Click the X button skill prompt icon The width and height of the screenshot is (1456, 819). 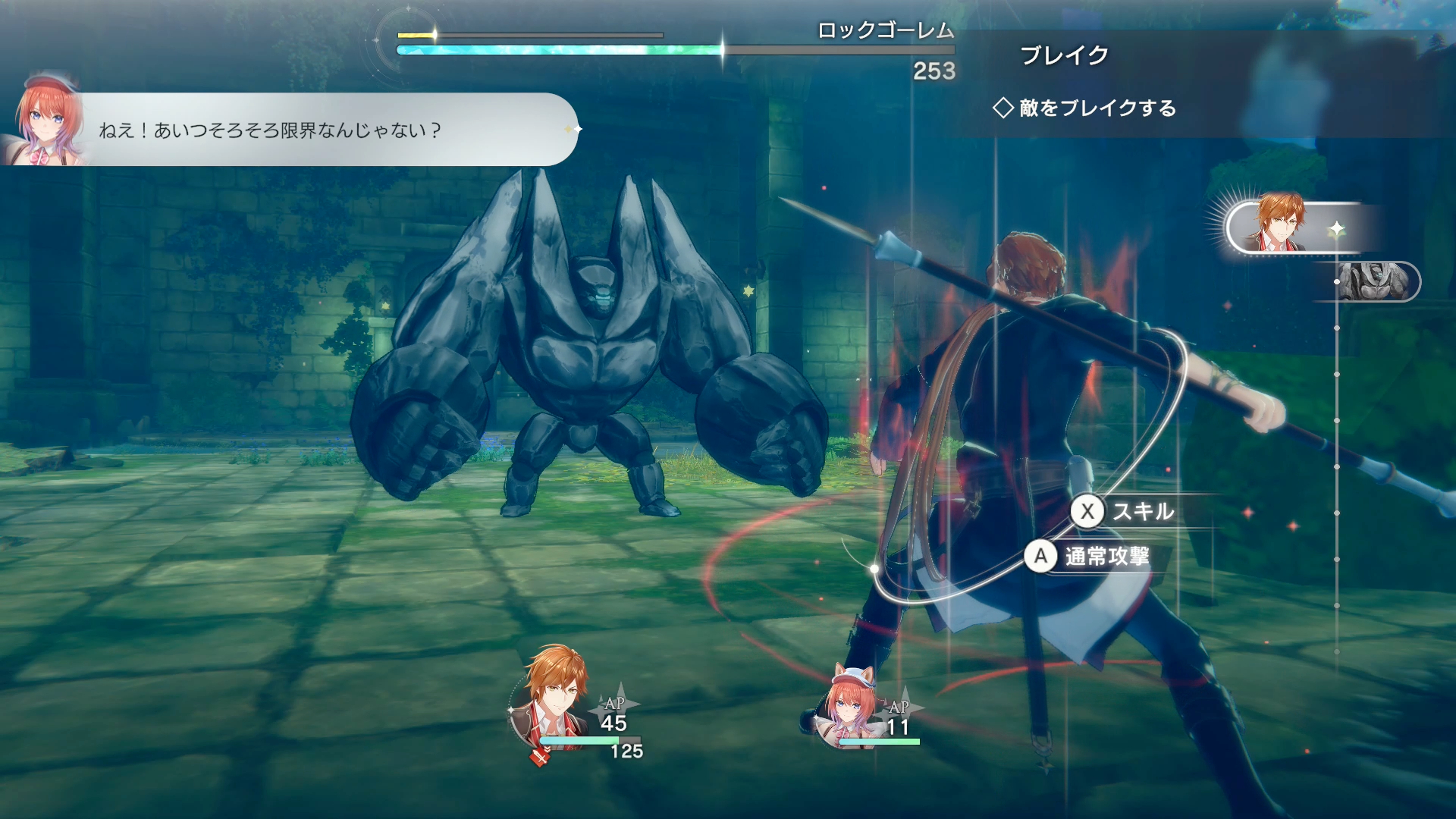point(1087,512)
